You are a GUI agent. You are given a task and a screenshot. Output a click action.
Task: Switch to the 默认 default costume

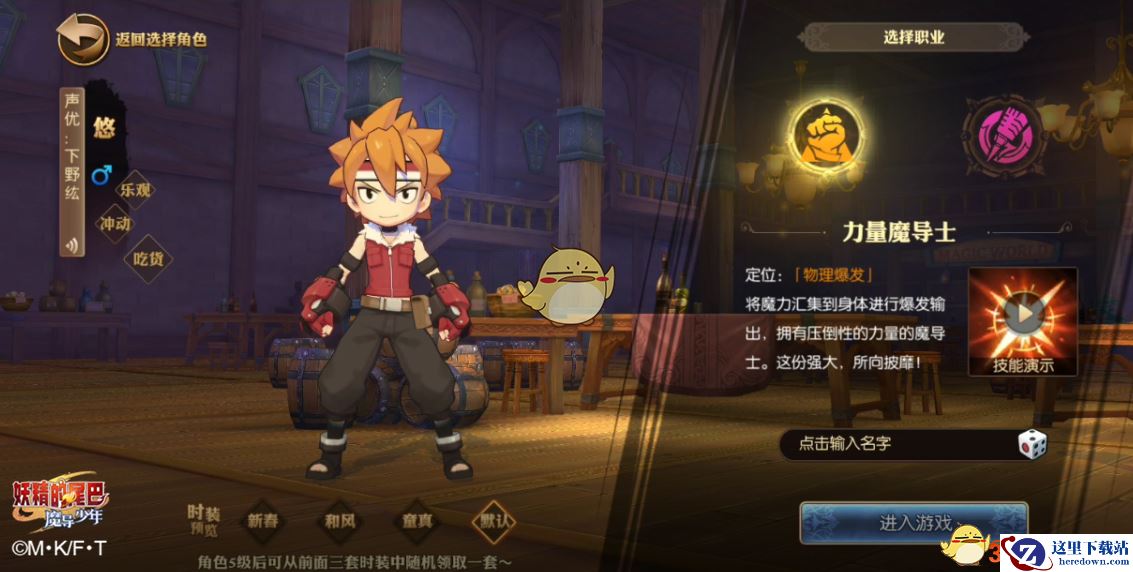[x=495, y=521]
